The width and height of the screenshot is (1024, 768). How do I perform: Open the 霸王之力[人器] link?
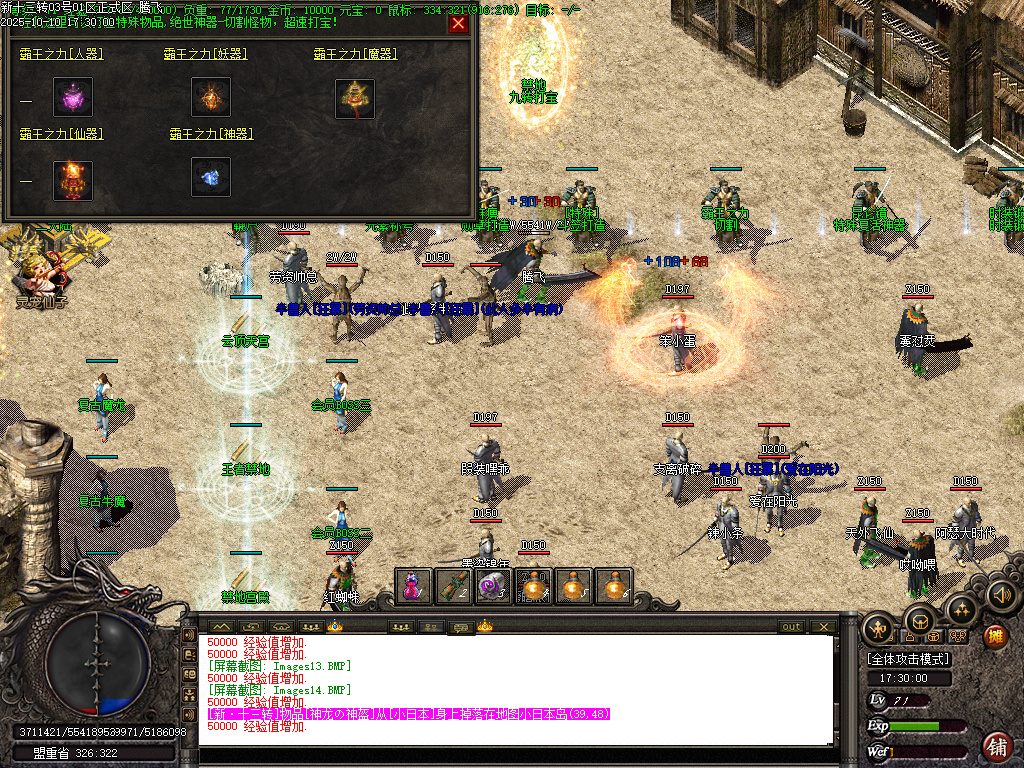point(61,53)
